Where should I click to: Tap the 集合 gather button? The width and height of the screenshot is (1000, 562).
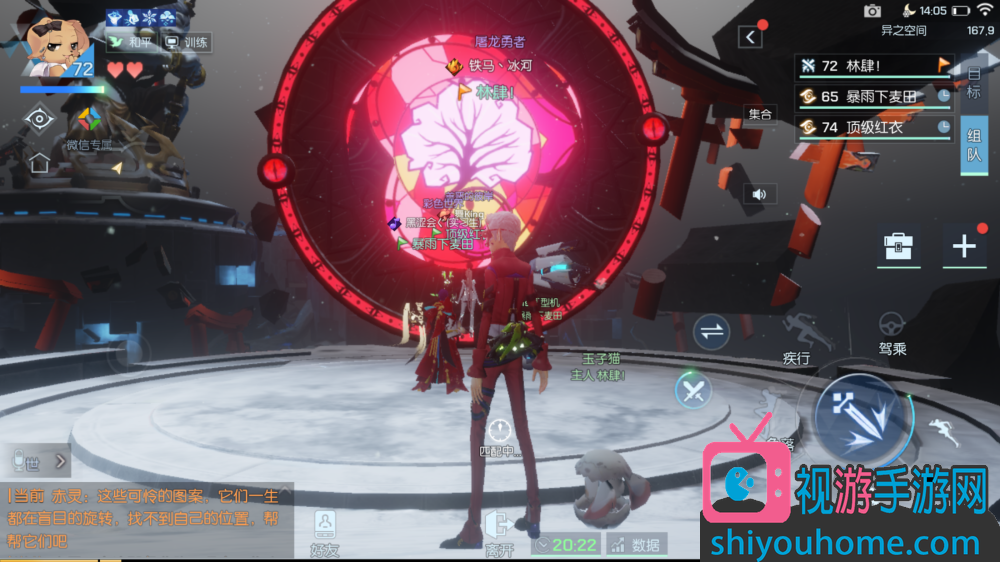coord(761,114)
